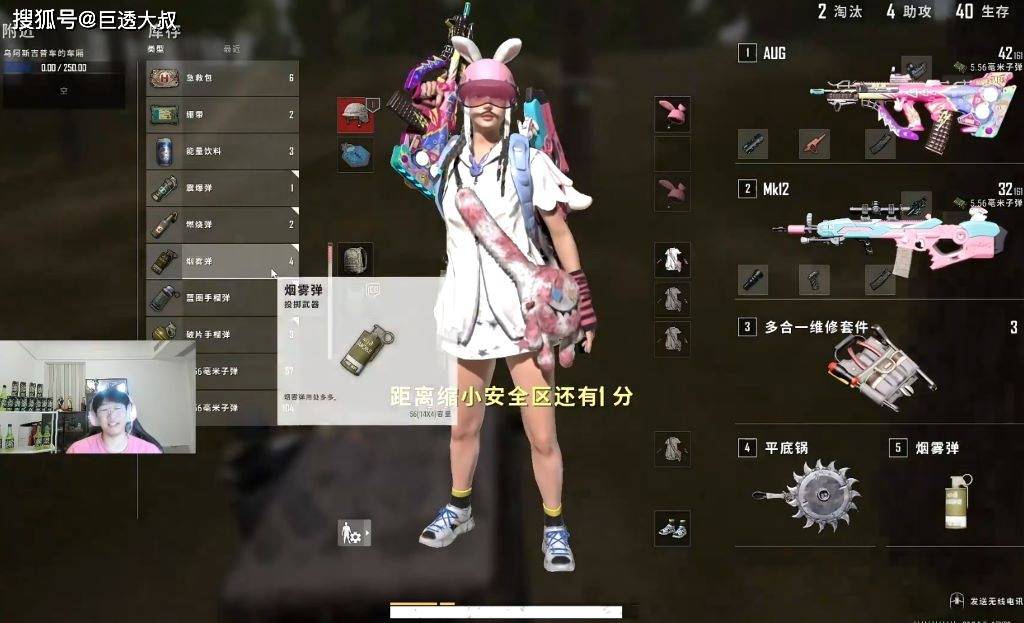Click the bandage item row (绷带)
Screen dimensions: 1024x623
[222, 115]
